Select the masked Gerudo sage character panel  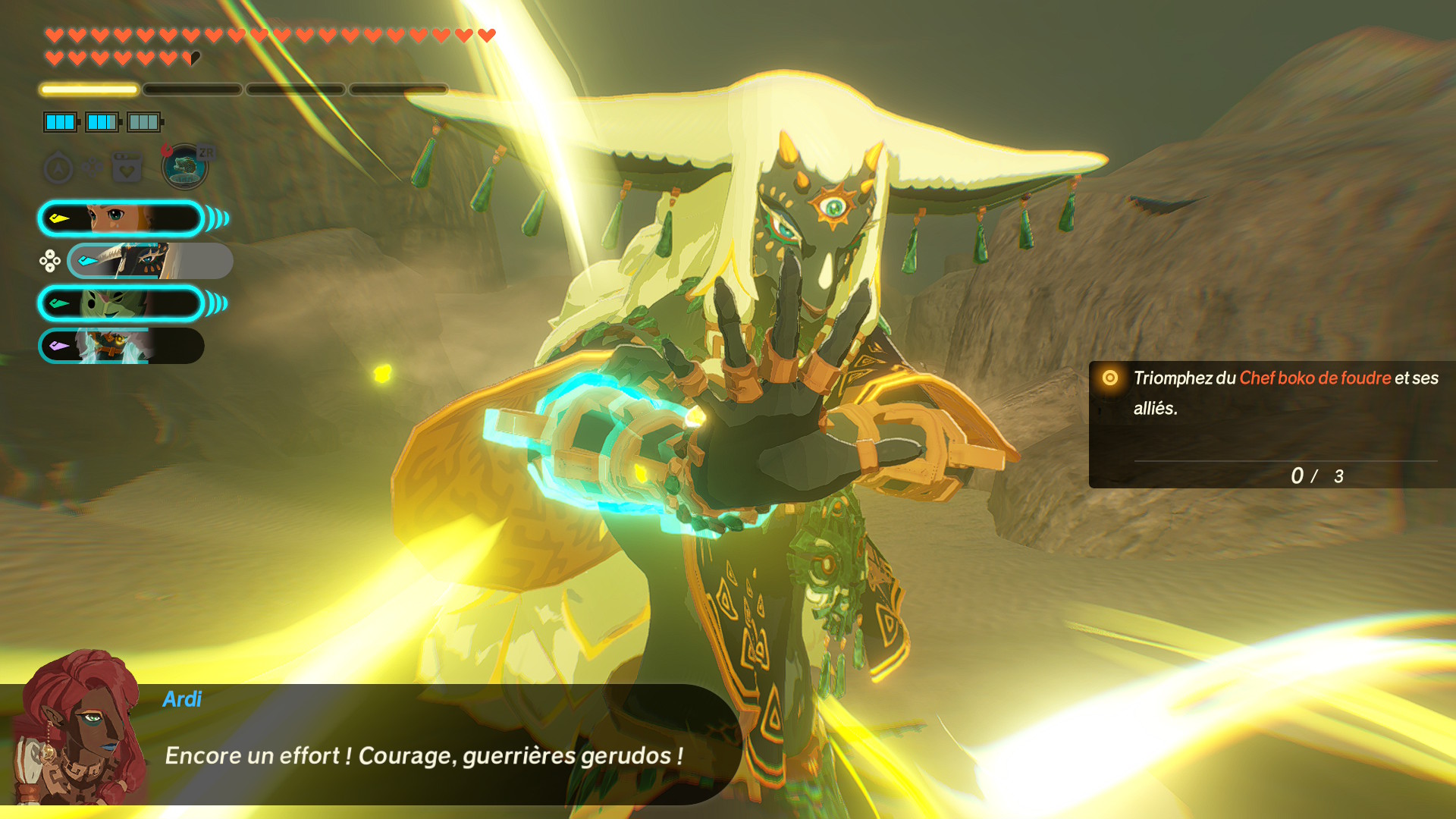point(149,262)
